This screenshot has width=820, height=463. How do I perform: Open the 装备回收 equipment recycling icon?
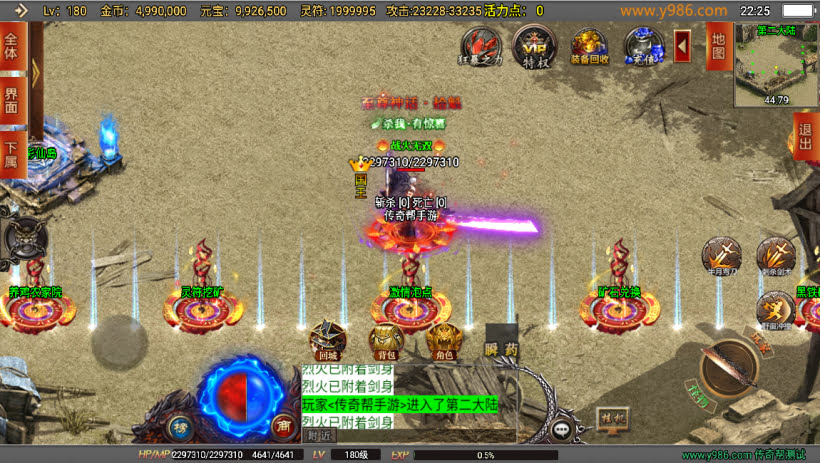pyautogui.click(x=588, y=46)
